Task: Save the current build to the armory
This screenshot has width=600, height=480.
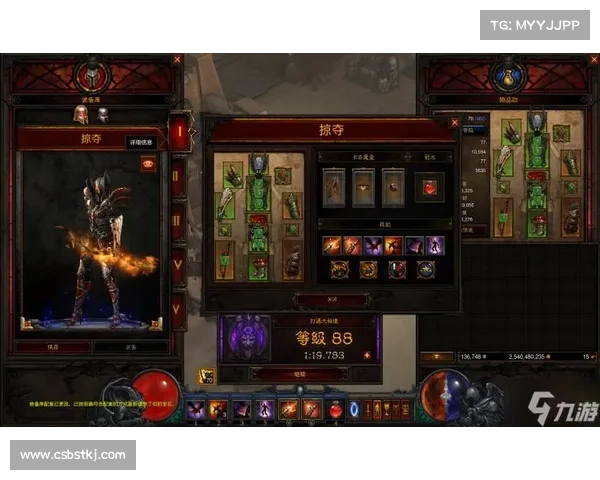Action: coord(52,347)
